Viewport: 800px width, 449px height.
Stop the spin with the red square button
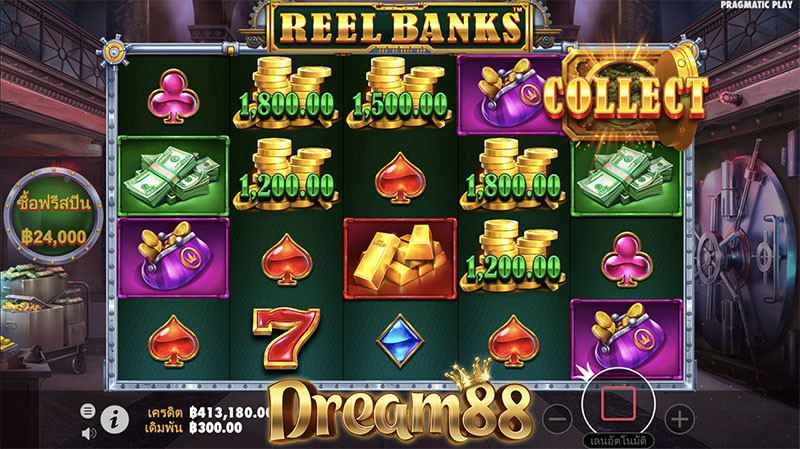tap(619, 403)
